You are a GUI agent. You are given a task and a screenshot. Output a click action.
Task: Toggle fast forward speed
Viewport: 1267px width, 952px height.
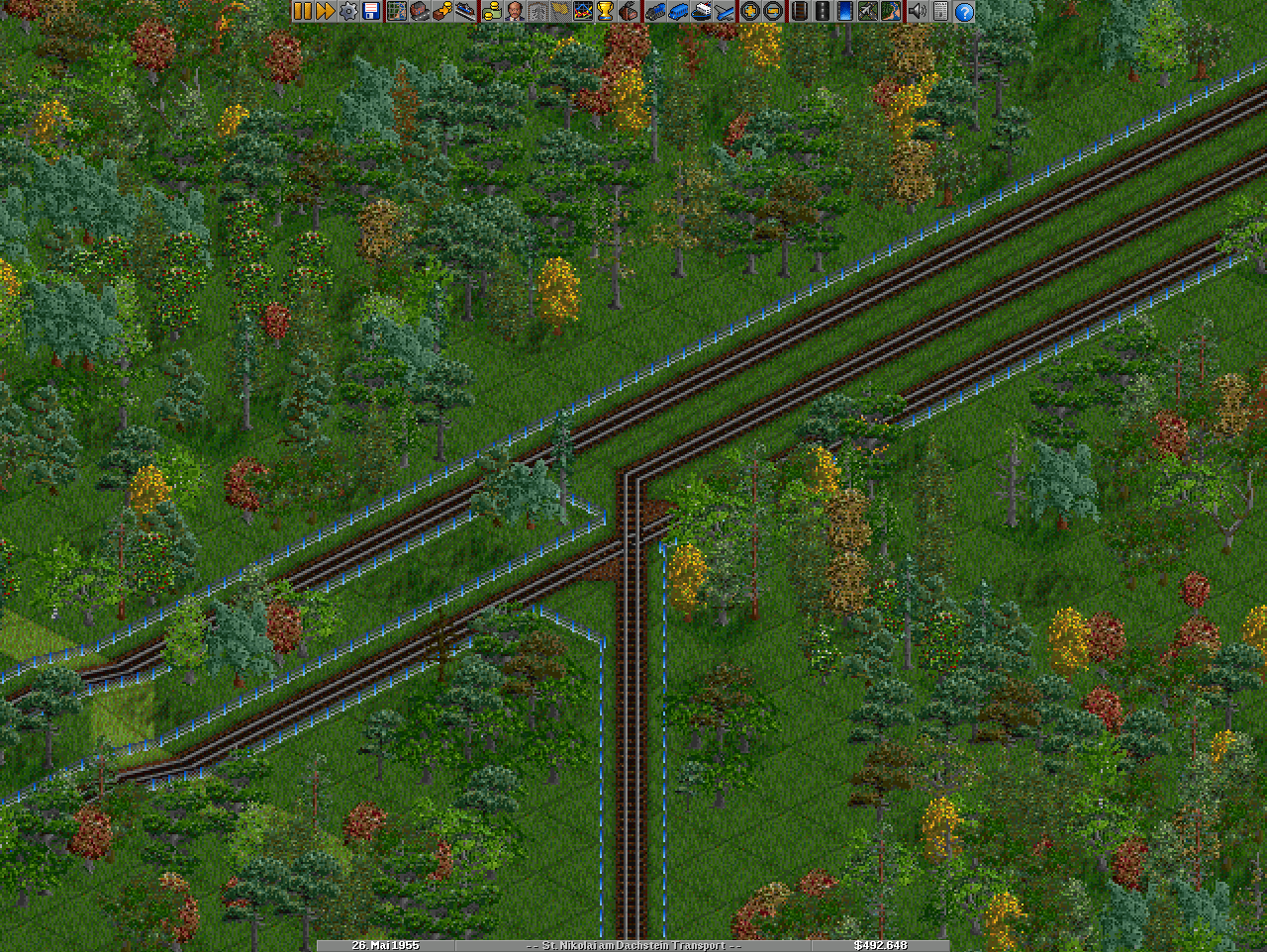(x=325, y=11)
